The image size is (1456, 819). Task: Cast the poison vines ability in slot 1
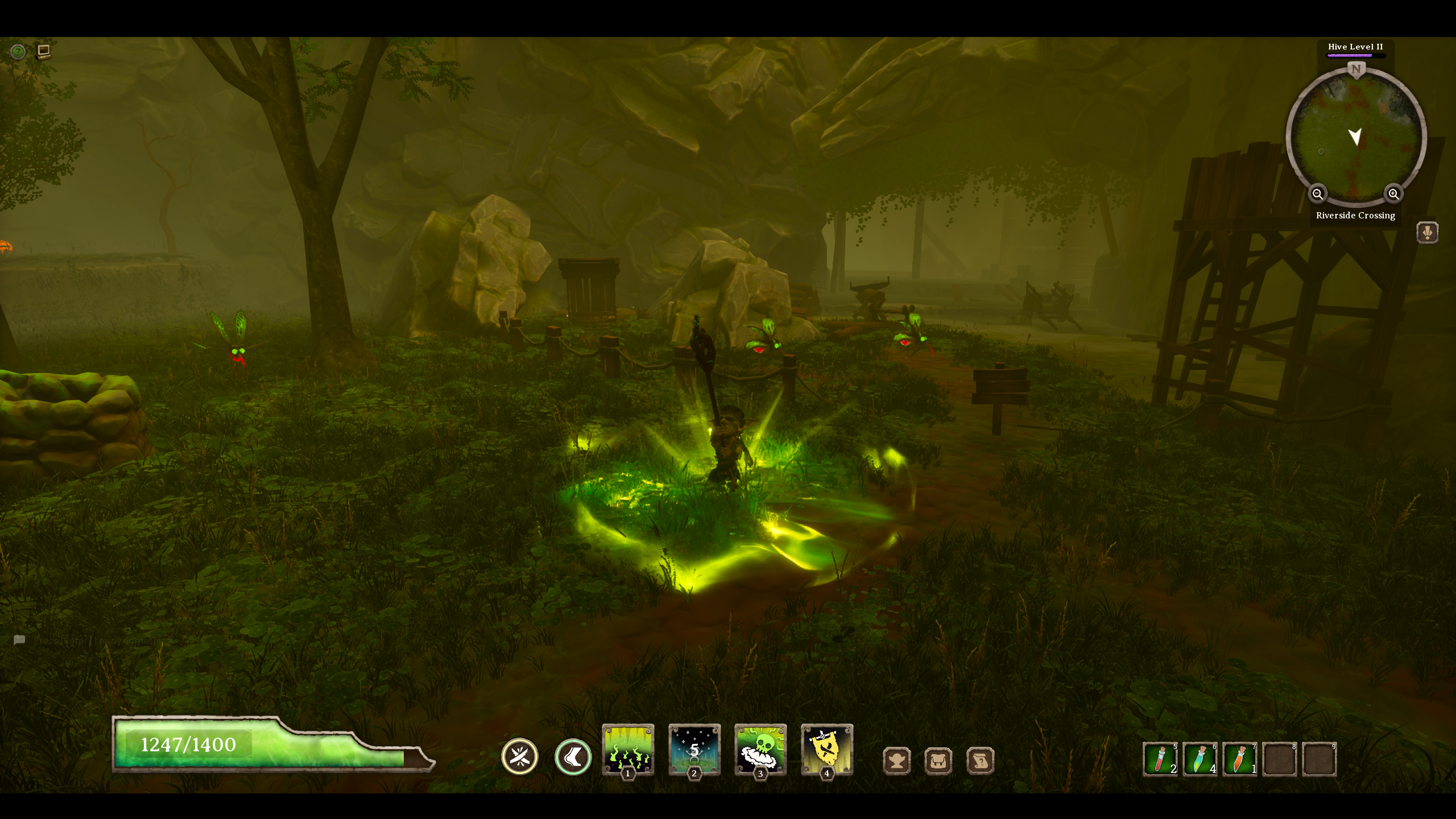click(x=629, y=750)
